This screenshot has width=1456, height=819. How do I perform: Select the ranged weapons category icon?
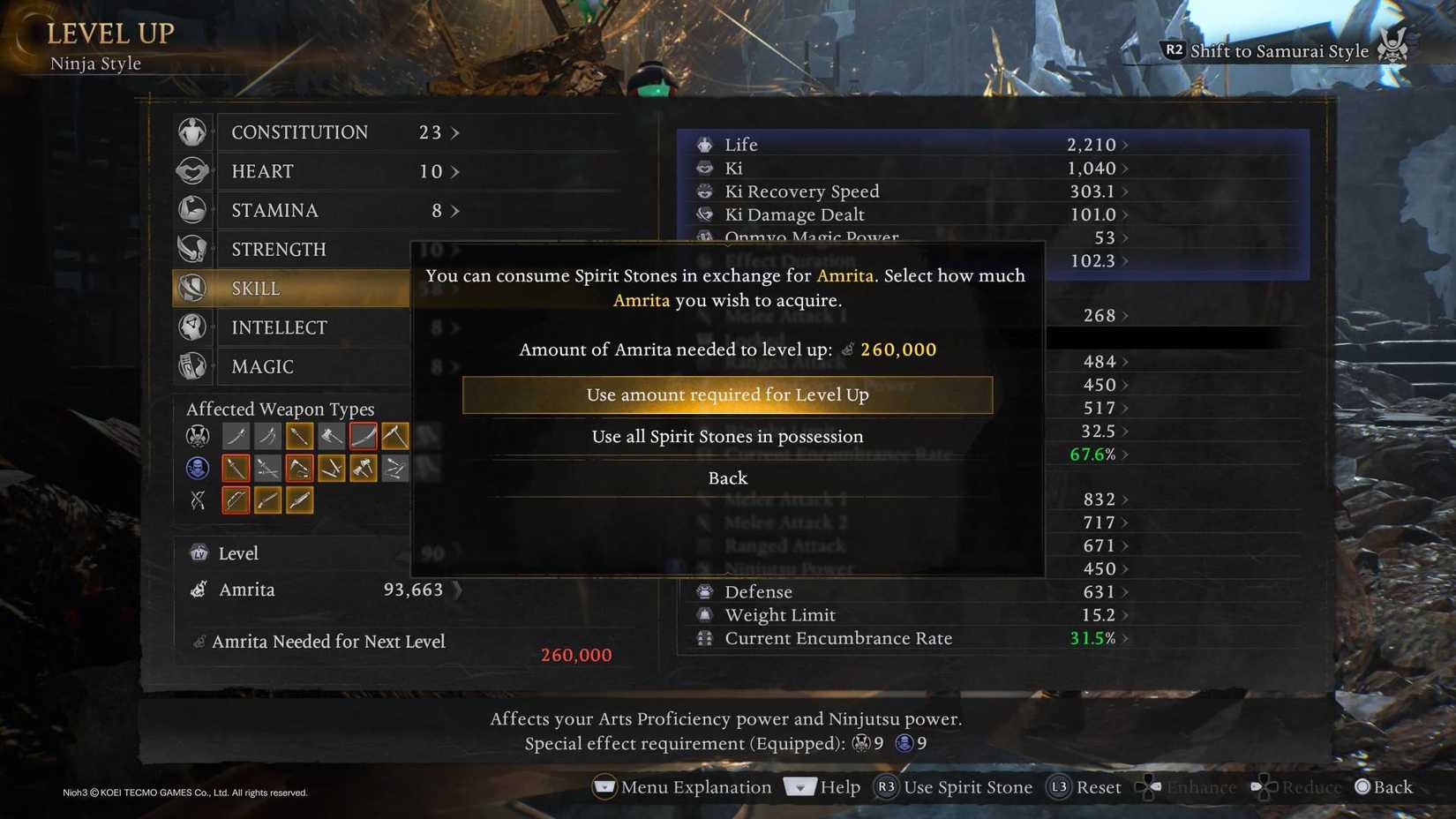pyautogui.click(x=196, y=500)
